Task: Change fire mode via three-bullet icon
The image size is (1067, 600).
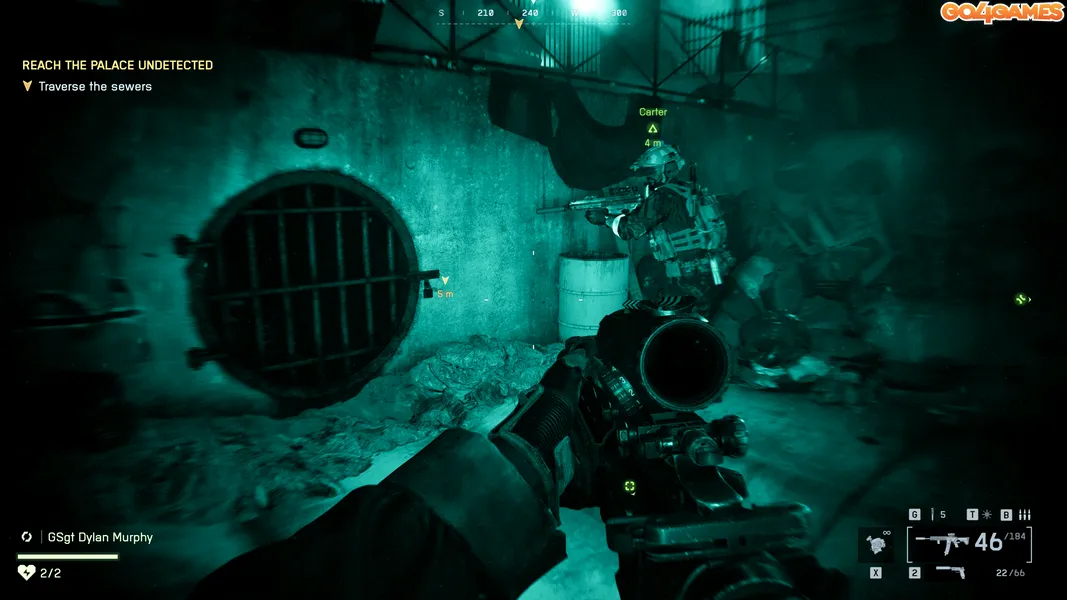Action: pos(1024,515)
